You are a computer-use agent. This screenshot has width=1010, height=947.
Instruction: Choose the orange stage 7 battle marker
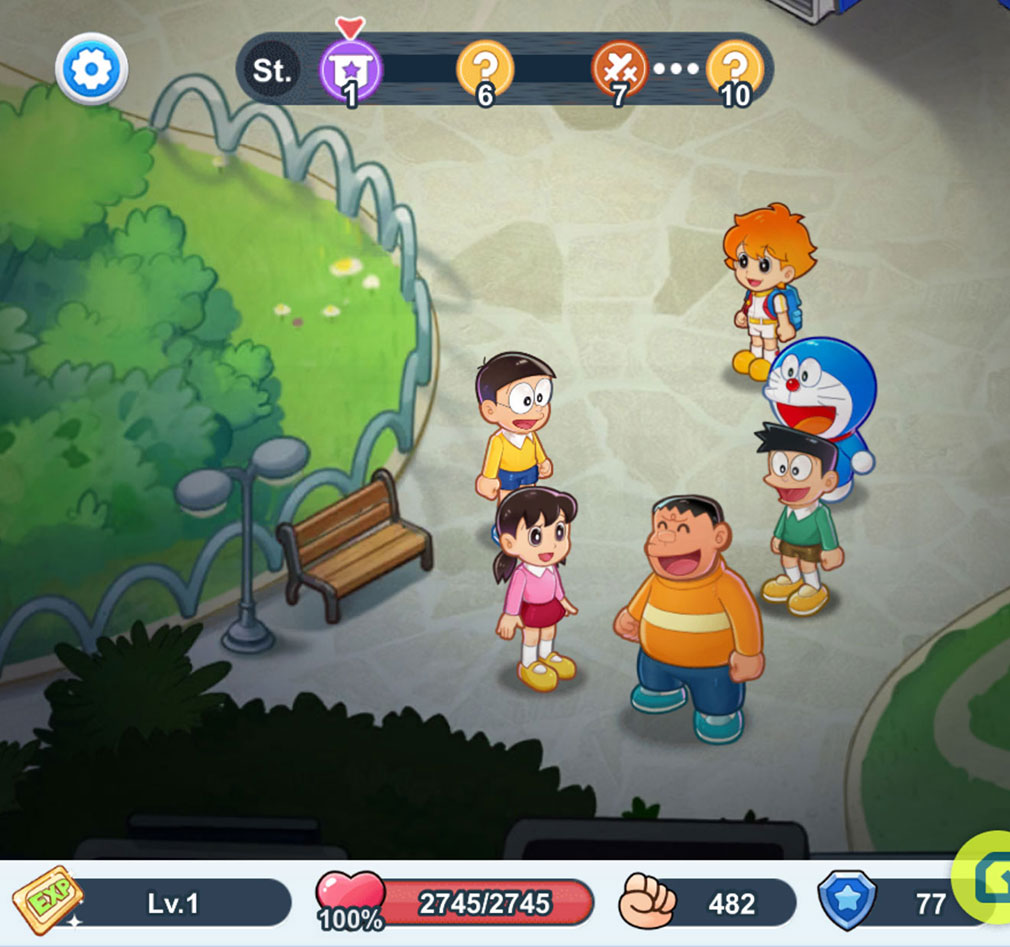pyautogui.click(x=620, y=70)
